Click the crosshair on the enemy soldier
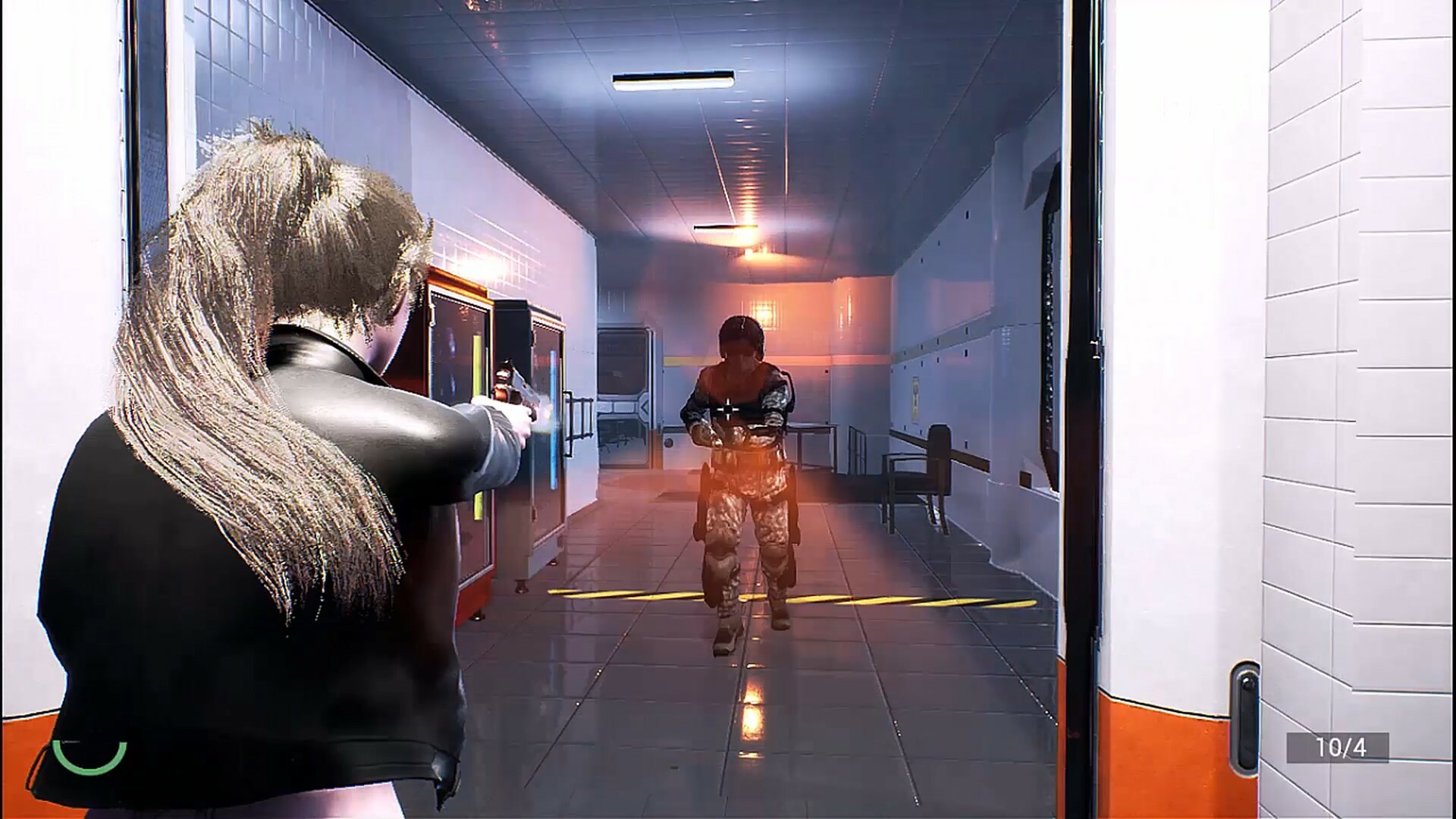Viewport: 1456px width, 819px height. click(727, 407)
